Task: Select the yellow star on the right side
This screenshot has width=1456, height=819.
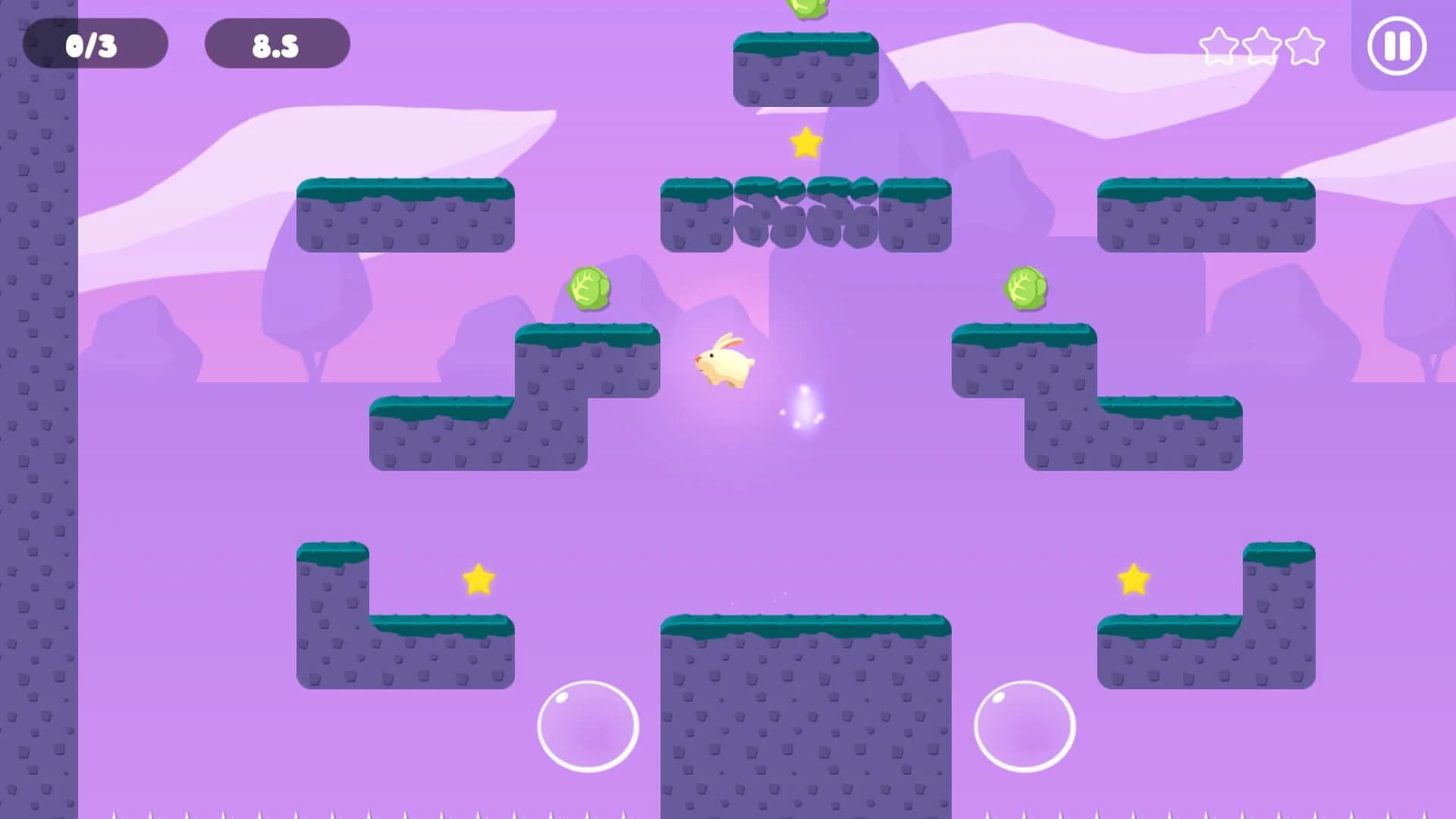Action: (1135, 579)
